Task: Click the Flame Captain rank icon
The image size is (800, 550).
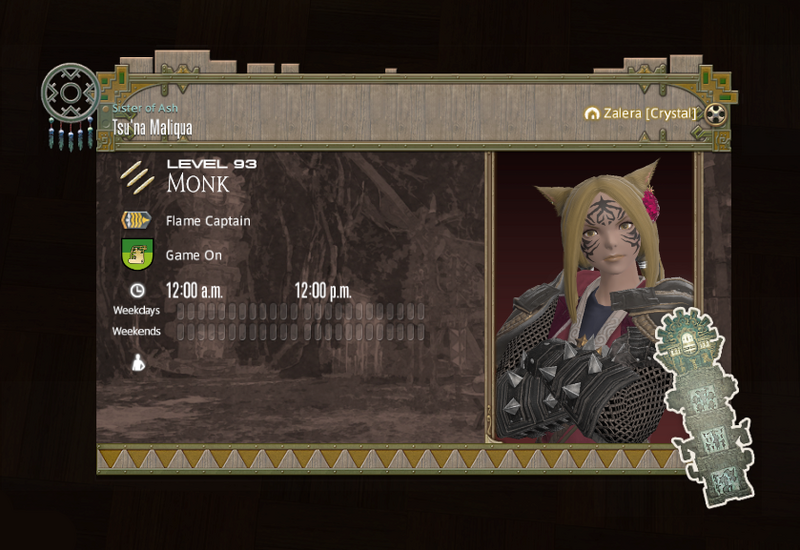Action: point(136,221)
